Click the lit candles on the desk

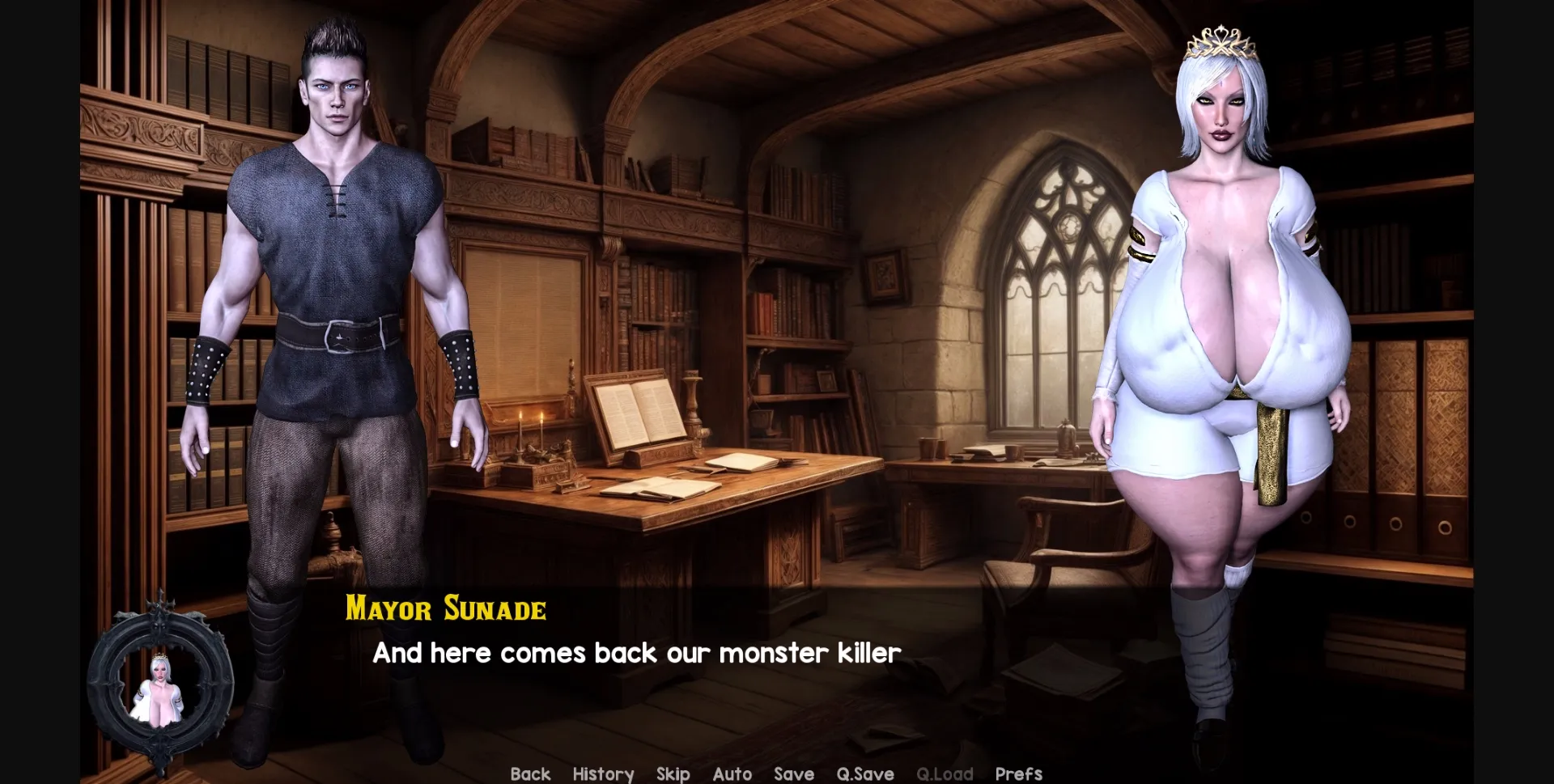pyautogui.click(x=530, y=425)
